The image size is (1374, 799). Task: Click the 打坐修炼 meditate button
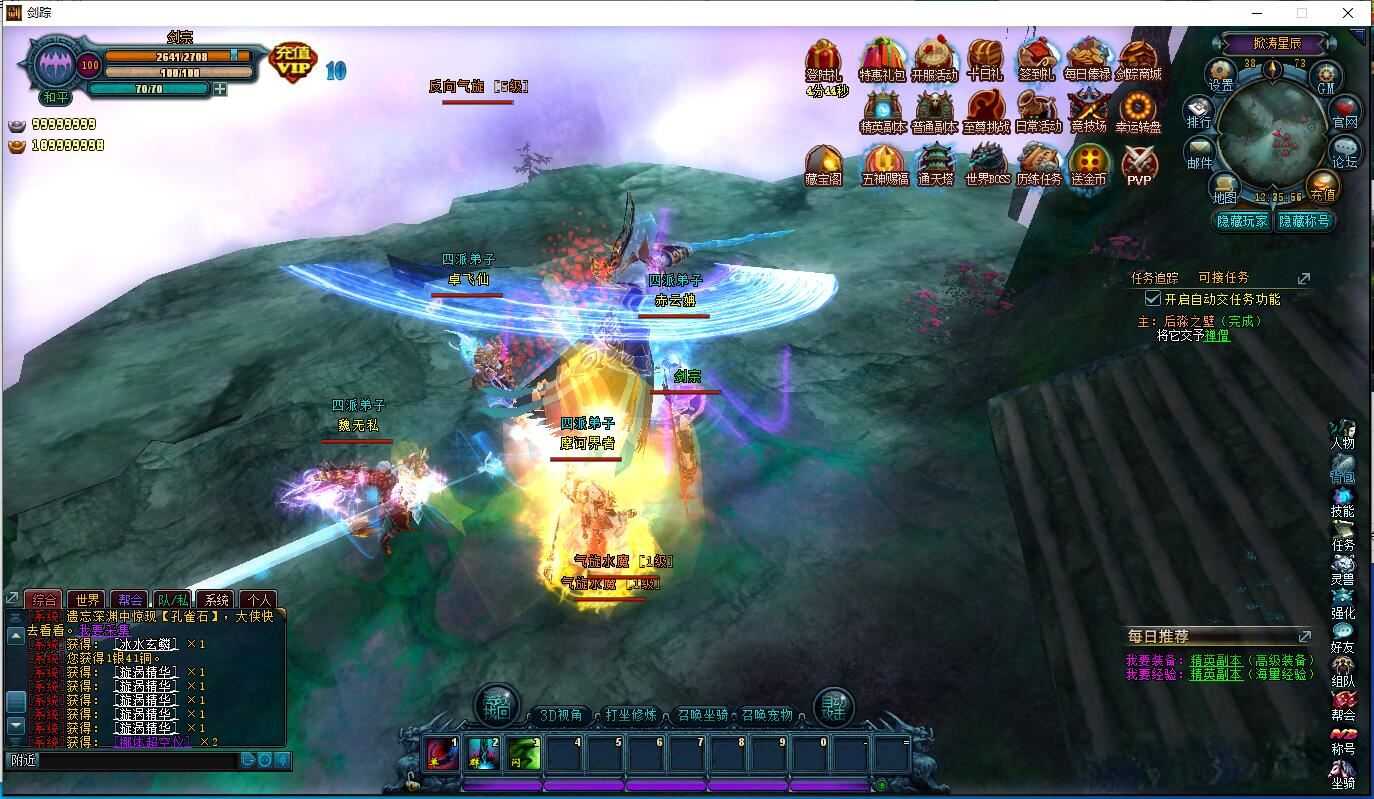[x=631, y=715]
